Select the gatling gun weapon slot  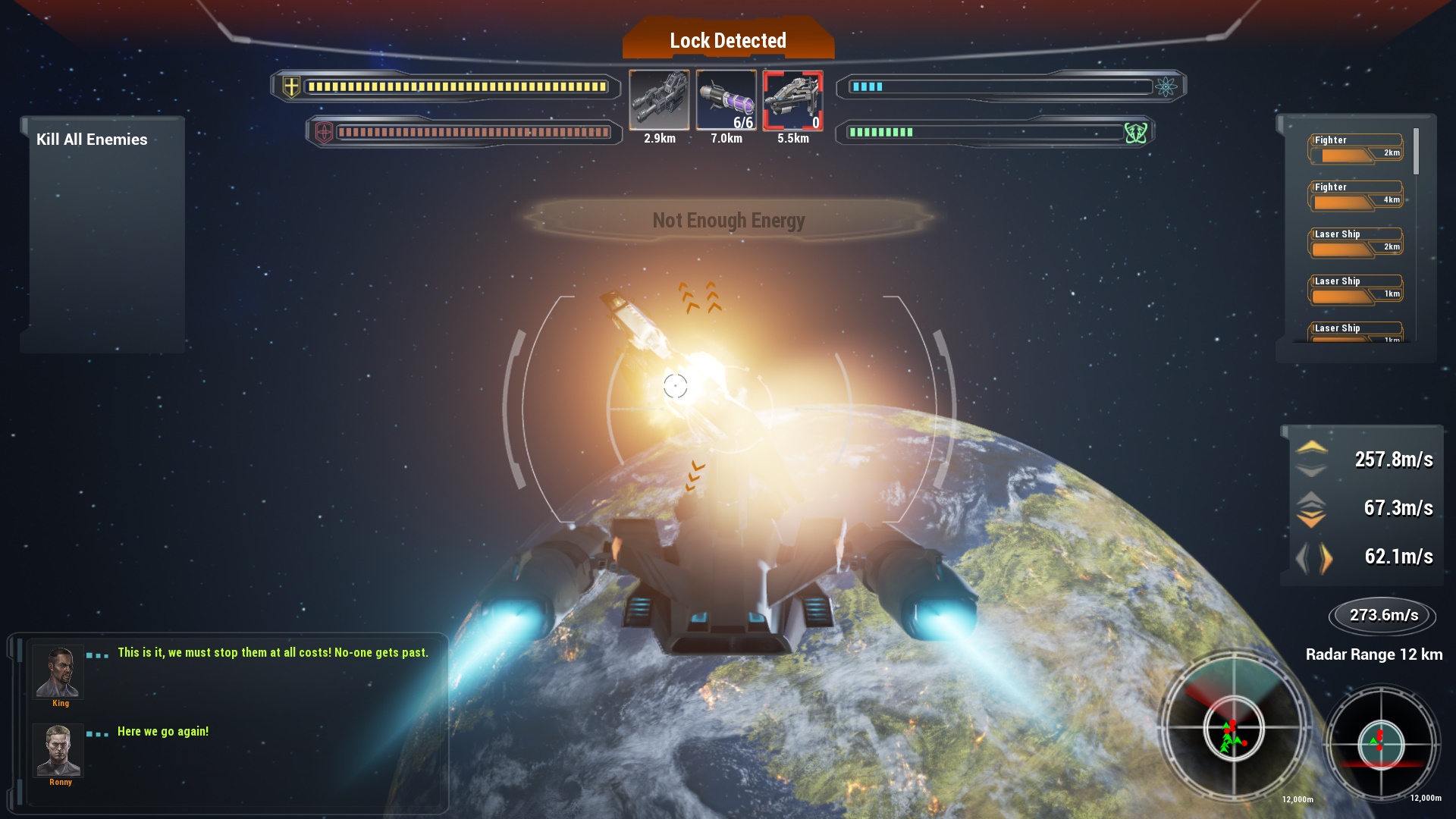(658, 99)
